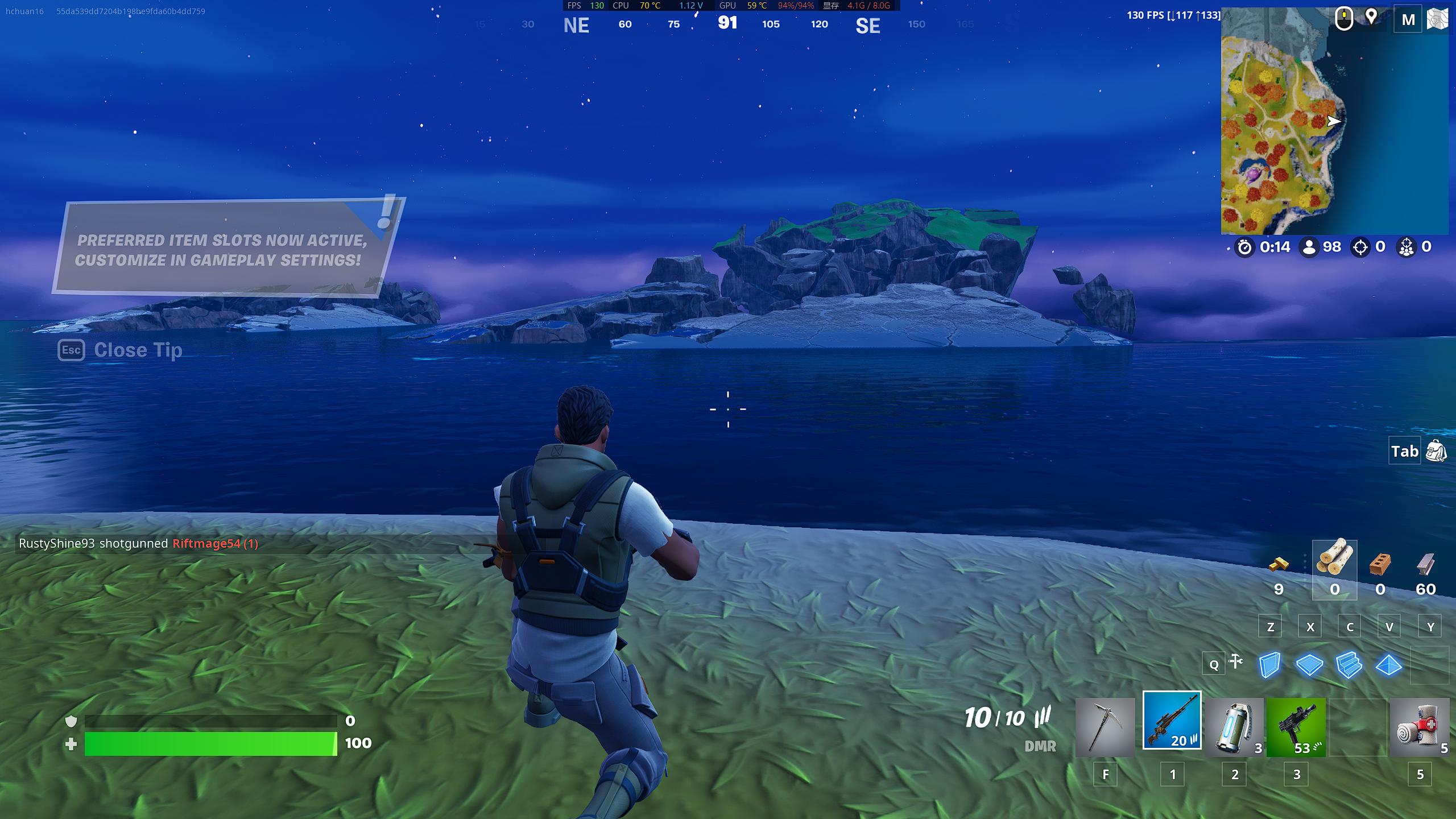Choose the stairs build piece
The height and width of the screenshot is (819, 1456).
coord(1349,665)
